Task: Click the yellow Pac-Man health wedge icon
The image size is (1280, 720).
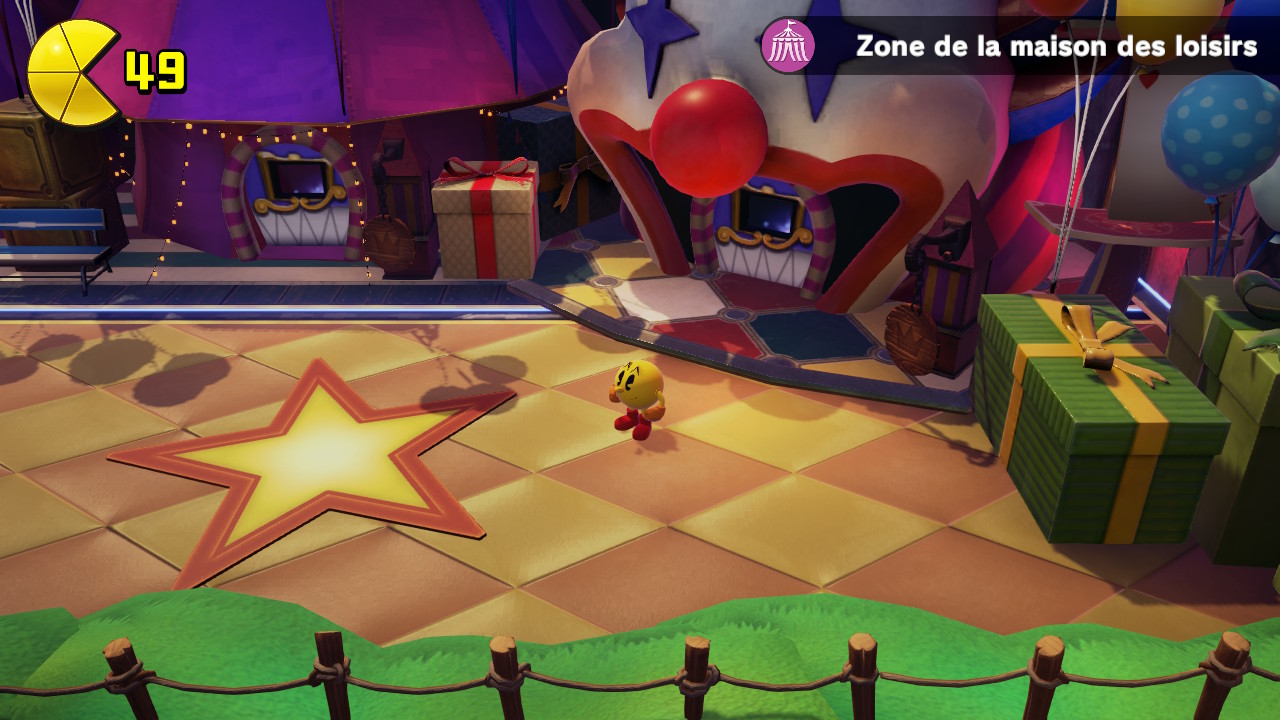Action: coord(70,73)
